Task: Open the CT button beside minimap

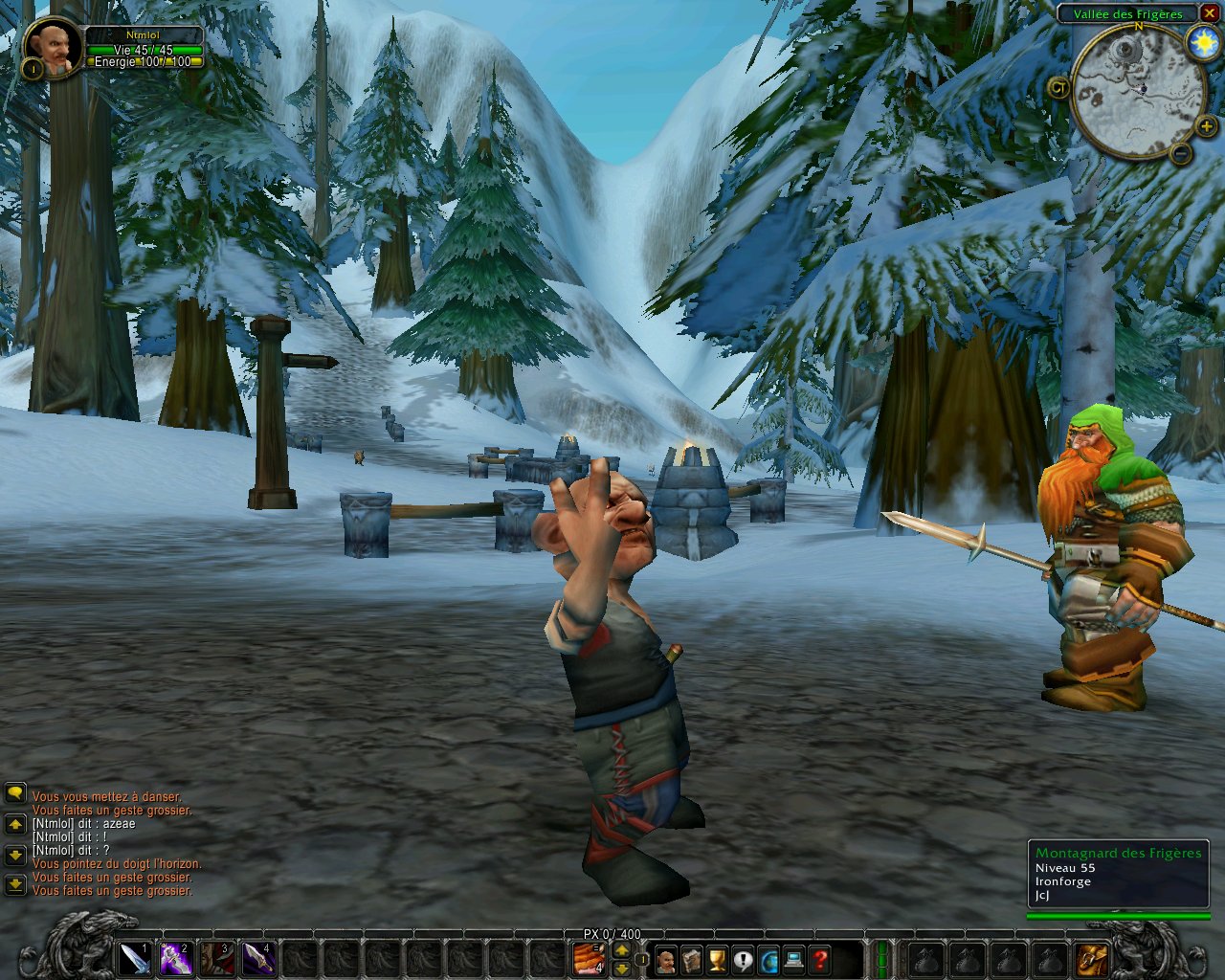Action: click(1058, 87)
